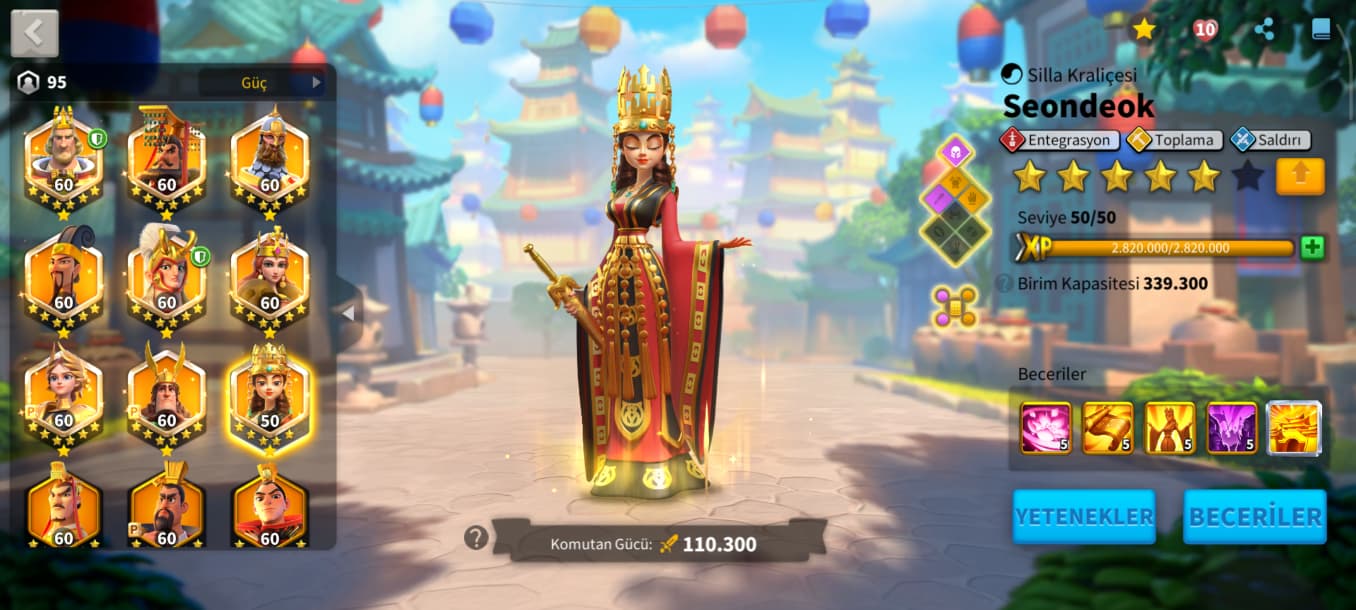The image size is (1356, 610).
Task: Open the Saldırı specialty tag
Action: [1270, 140]
